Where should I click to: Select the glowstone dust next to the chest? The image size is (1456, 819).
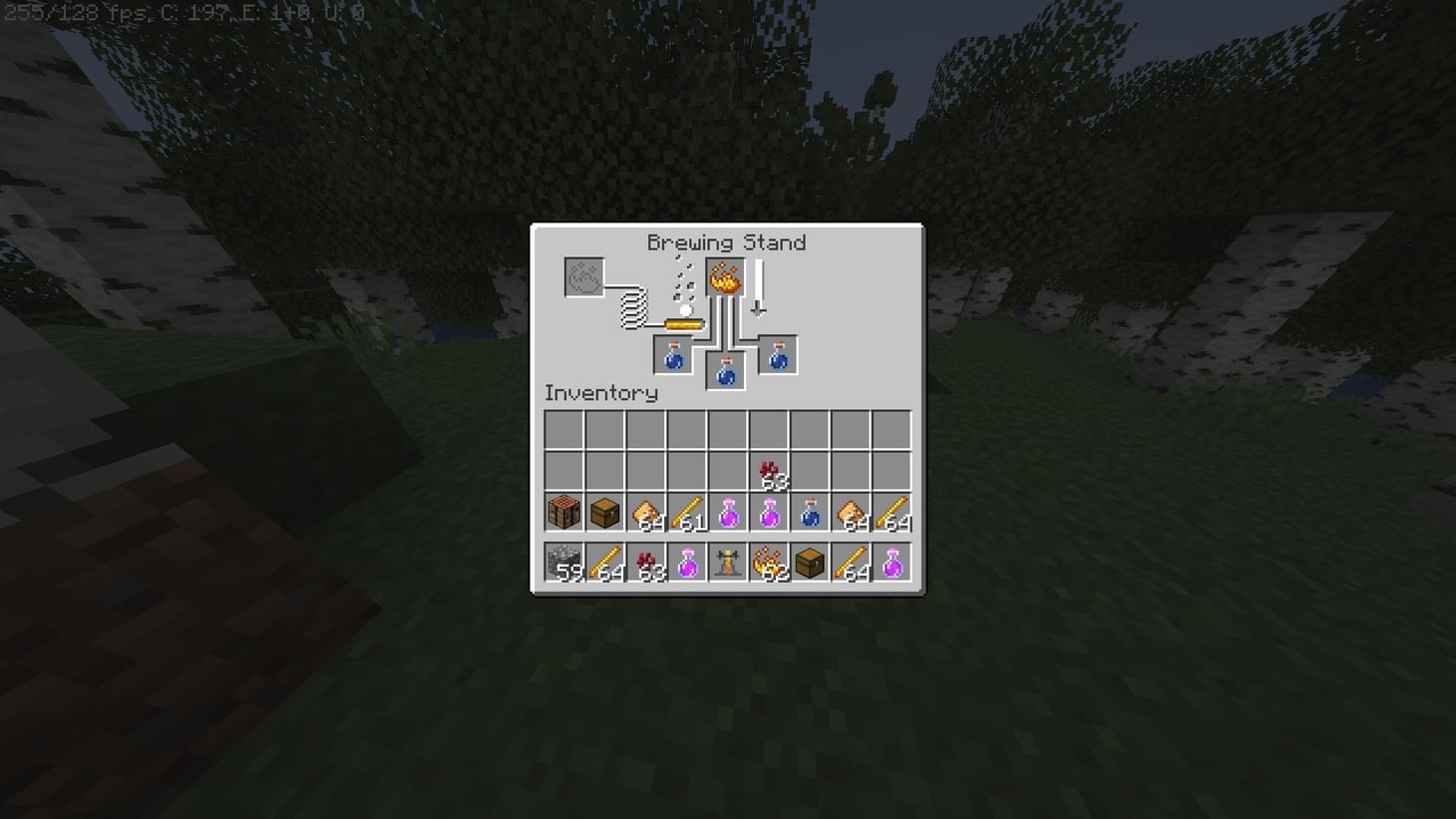tap(647, 512)
